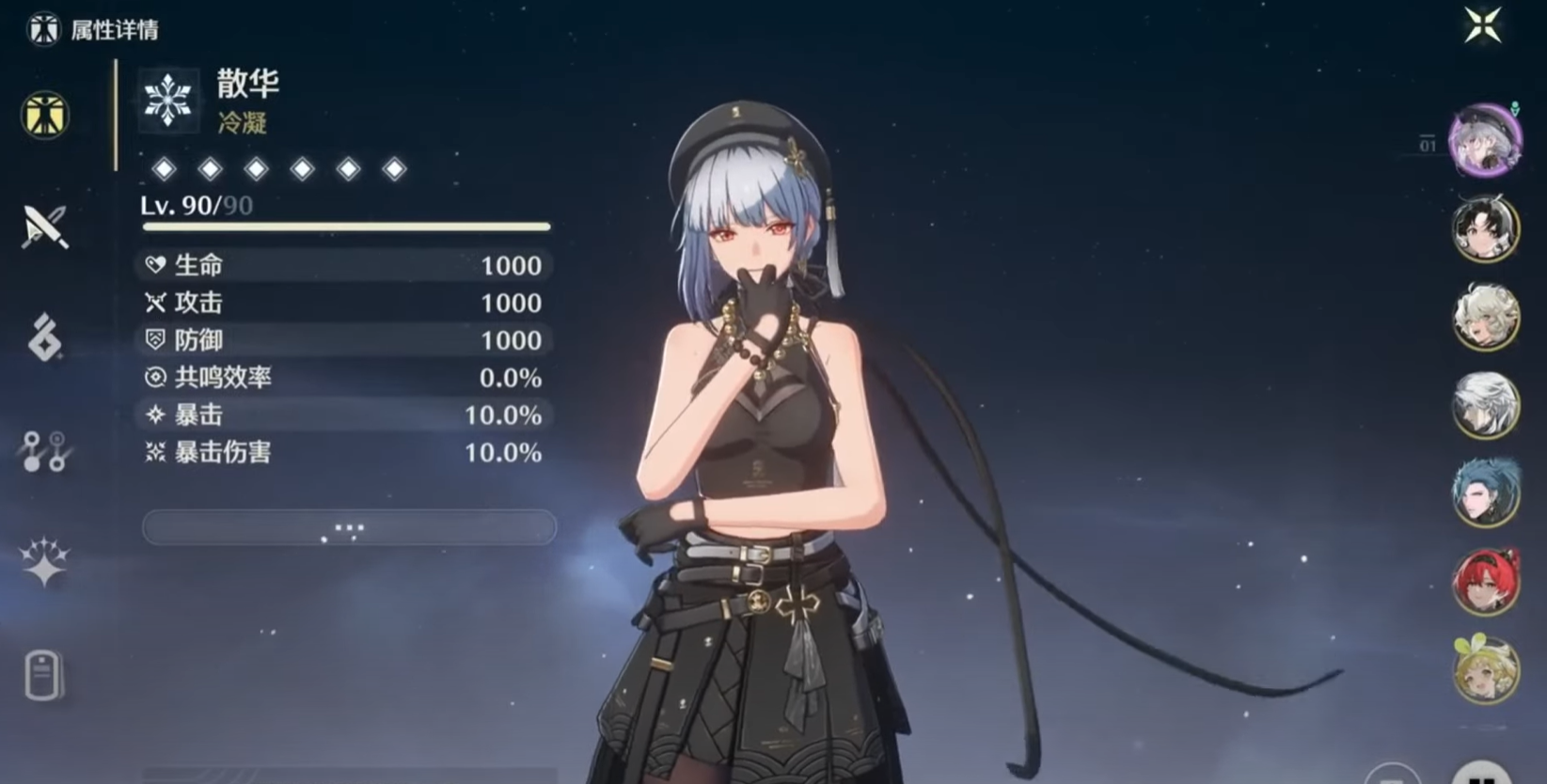Click the snowflake Glacio element icon beside 散华
Viewport: 1547px width, 784px height.
point(167,99)
